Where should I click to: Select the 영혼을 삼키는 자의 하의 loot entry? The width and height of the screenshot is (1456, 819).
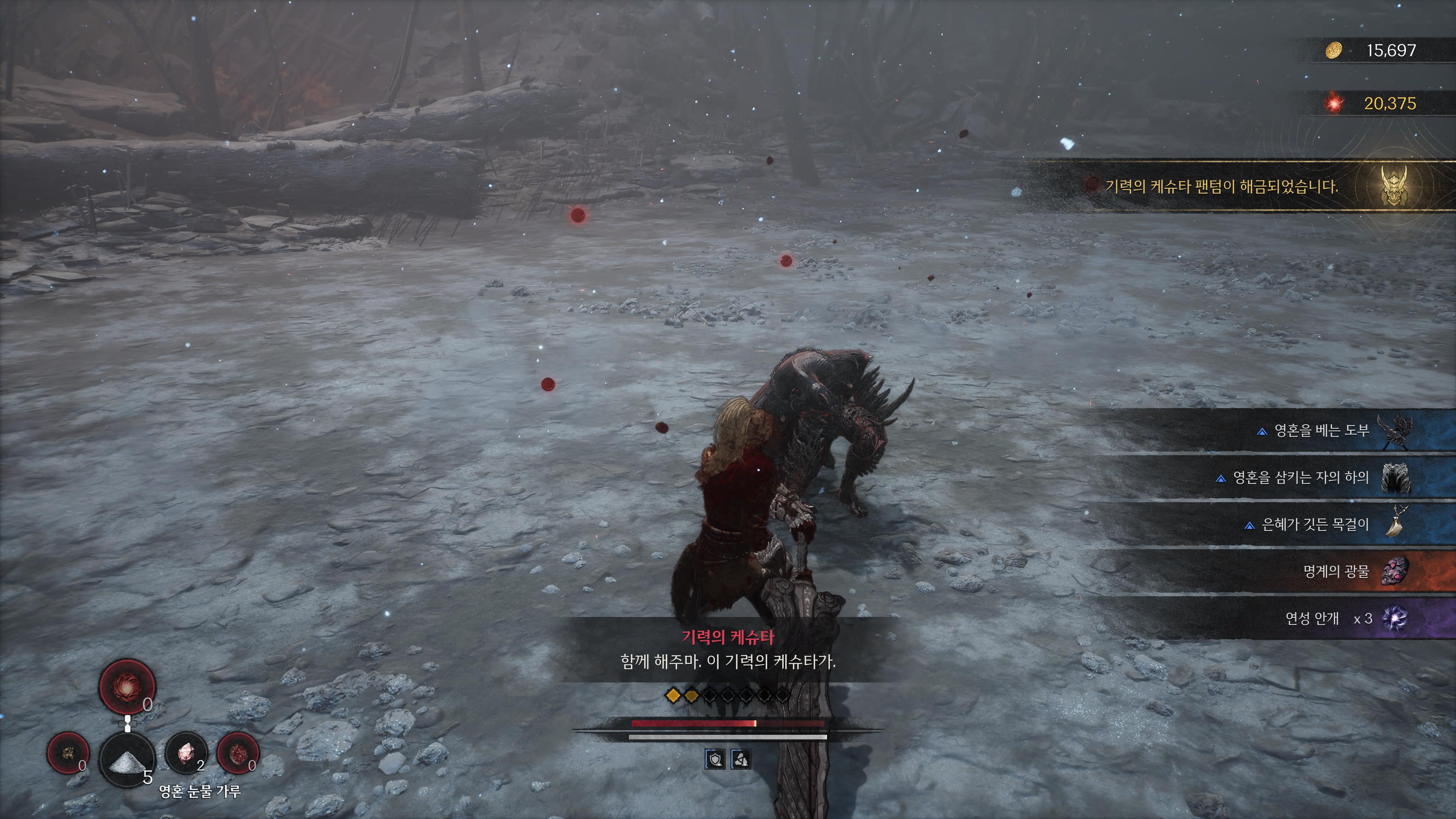1300,478
